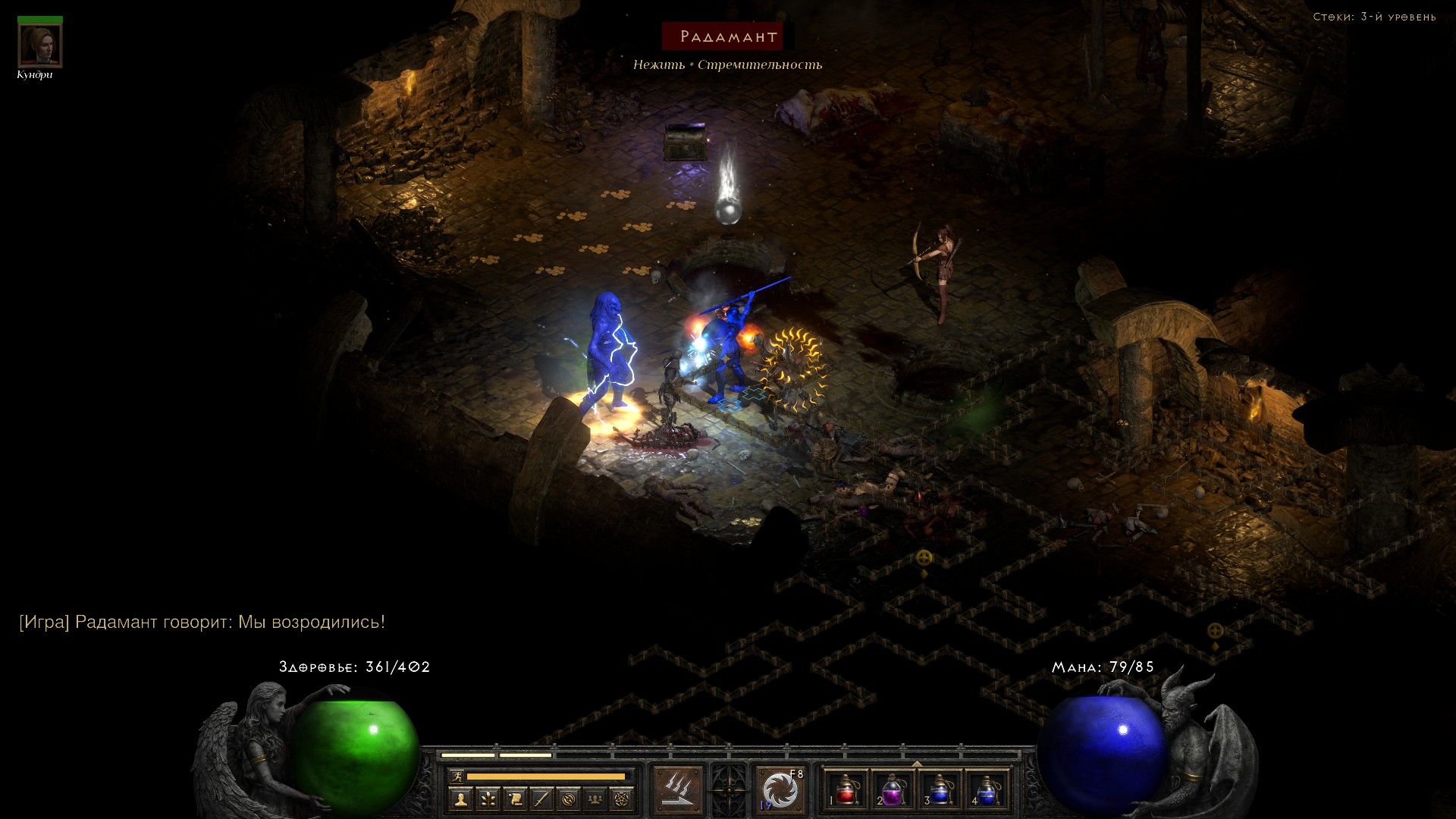Open the skill tree via the branch icon
1456x819 pixels.
click(488, 799)
